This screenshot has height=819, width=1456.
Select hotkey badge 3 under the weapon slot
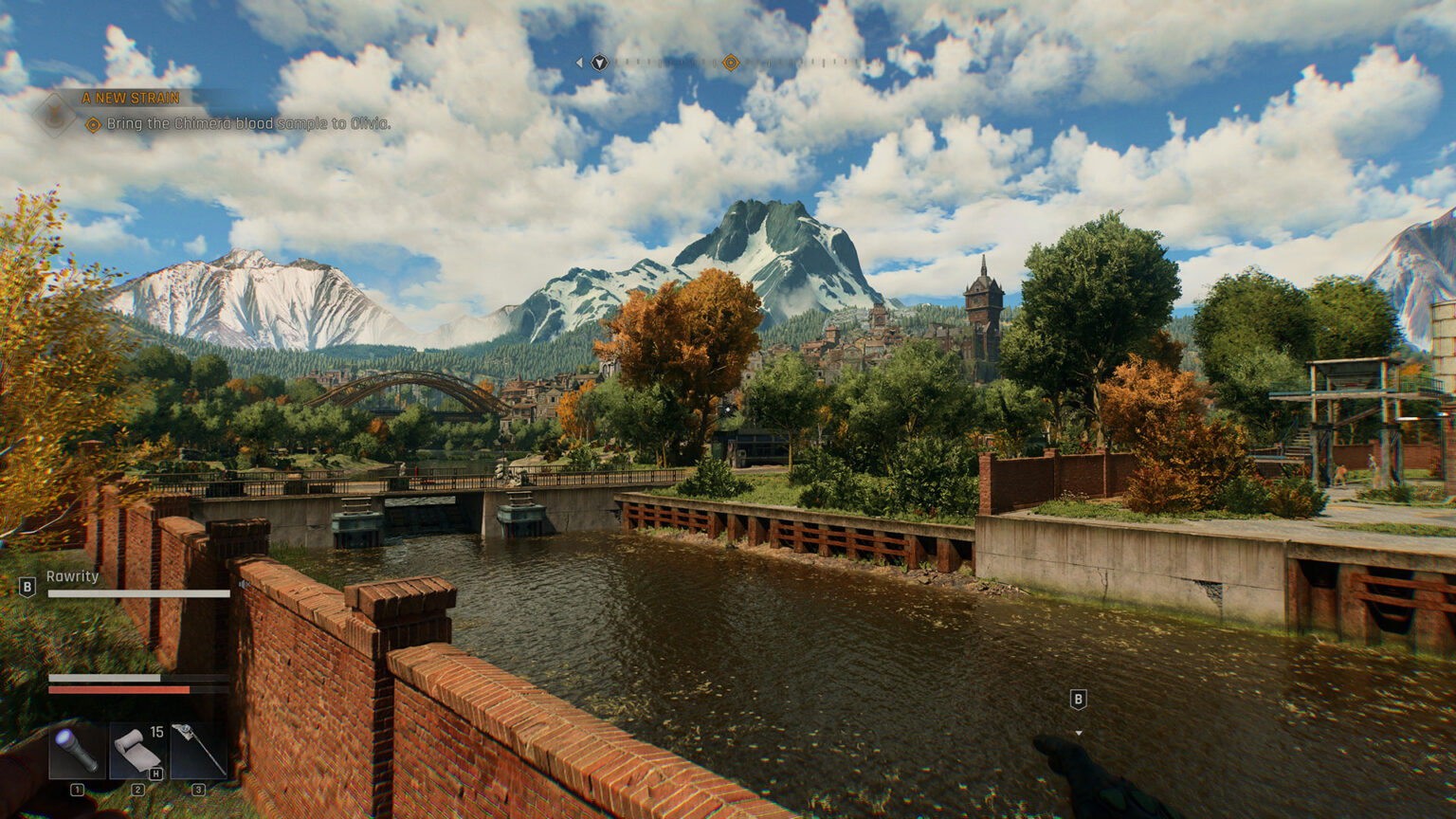pos(198,790)
